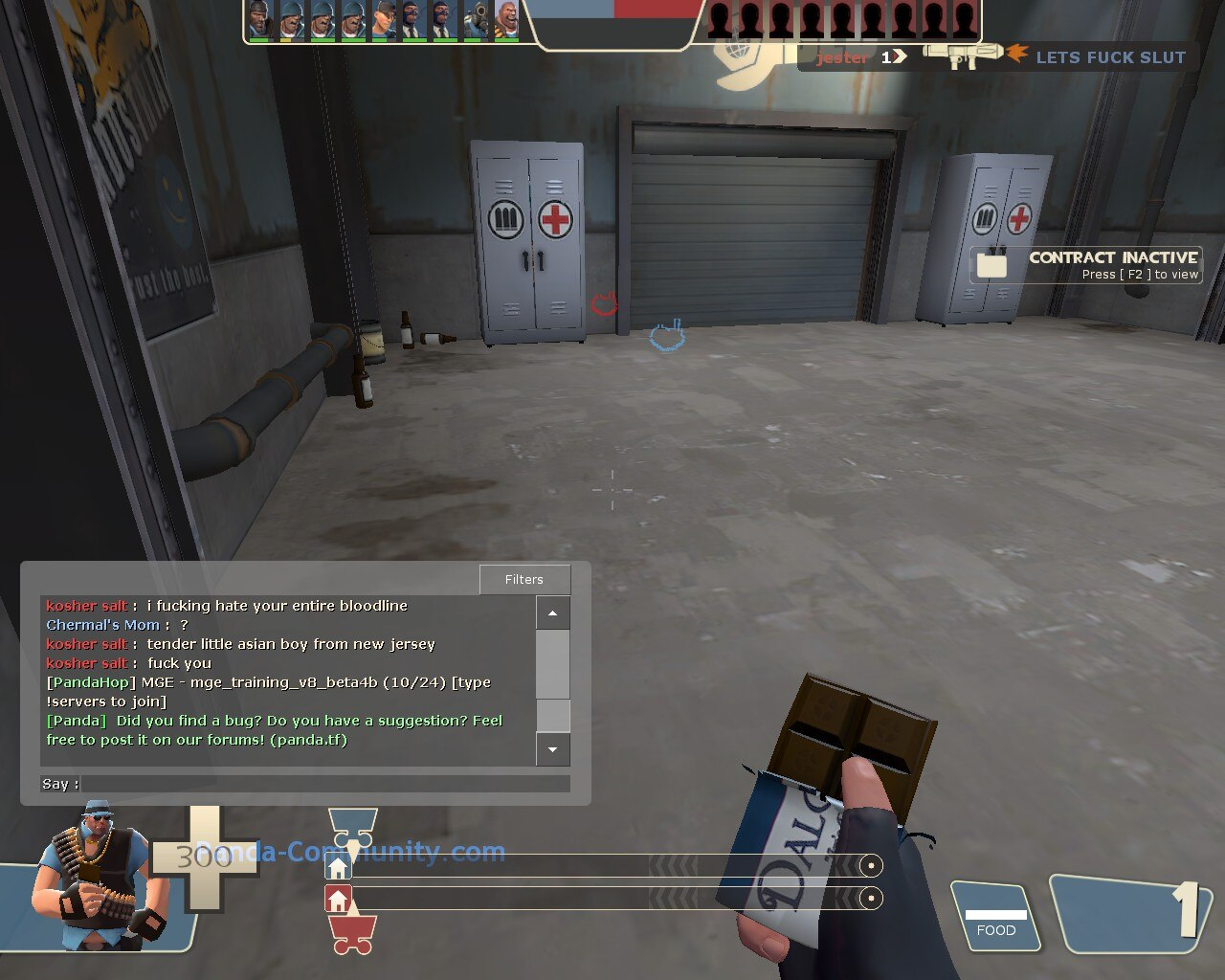The width and height of the screenshot is (1225, 980).
Task: Open the contract folder icon near CONTRACT INACTIVE
Action: [x=992, y=265]
